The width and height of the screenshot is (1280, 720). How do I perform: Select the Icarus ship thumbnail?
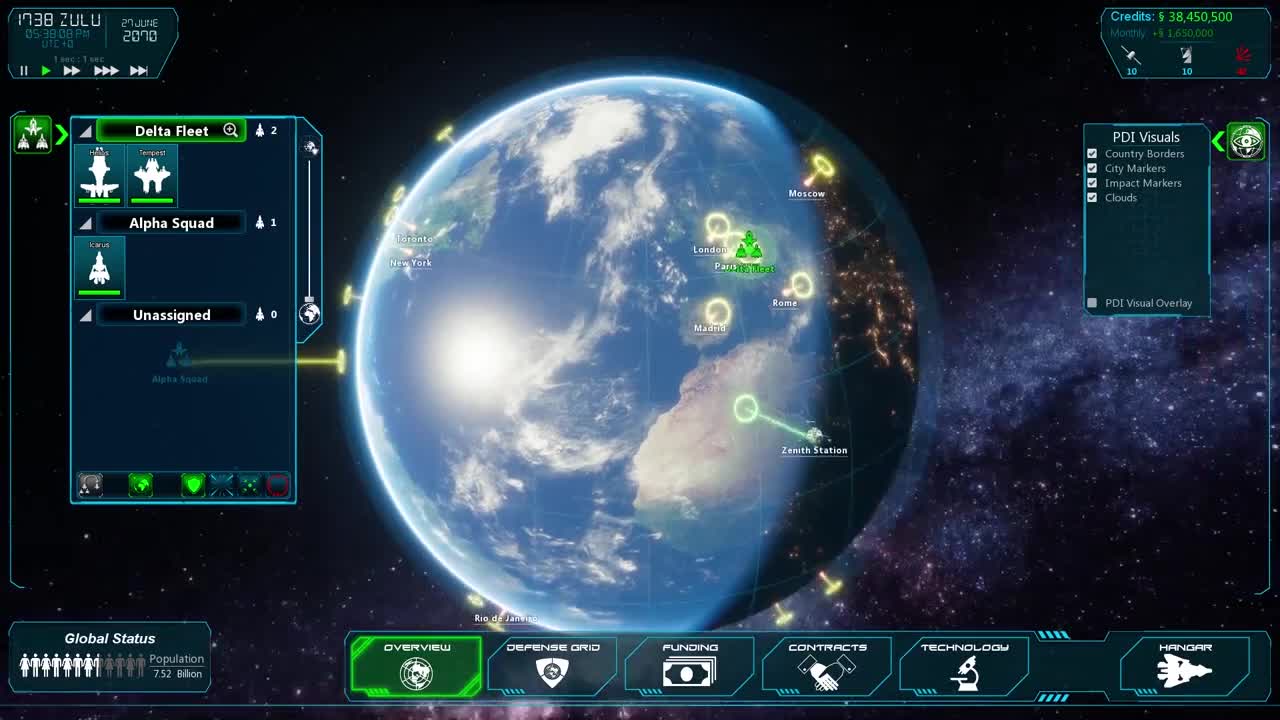click(99, 267)
